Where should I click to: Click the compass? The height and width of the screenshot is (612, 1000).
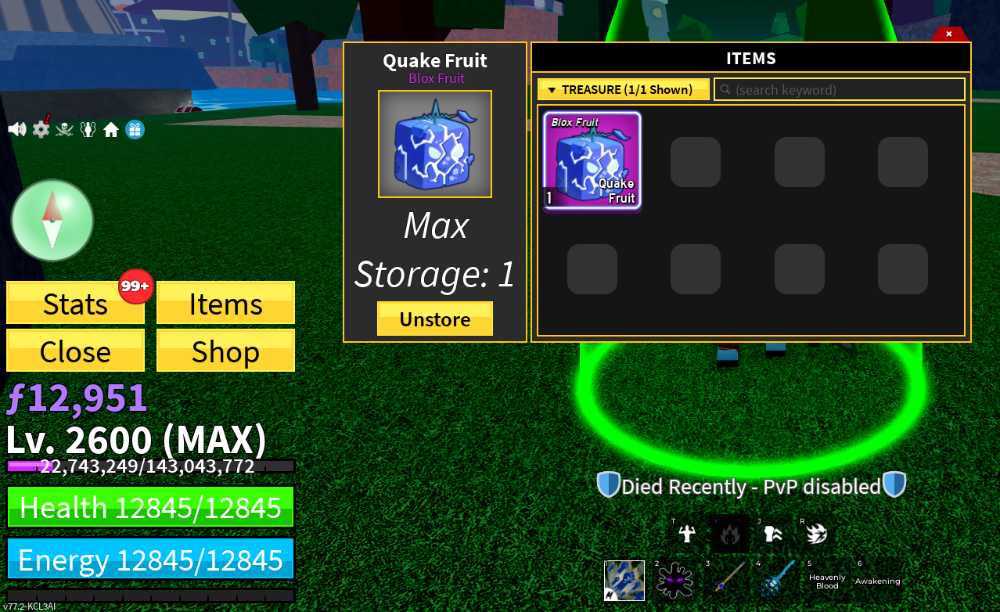52,220
